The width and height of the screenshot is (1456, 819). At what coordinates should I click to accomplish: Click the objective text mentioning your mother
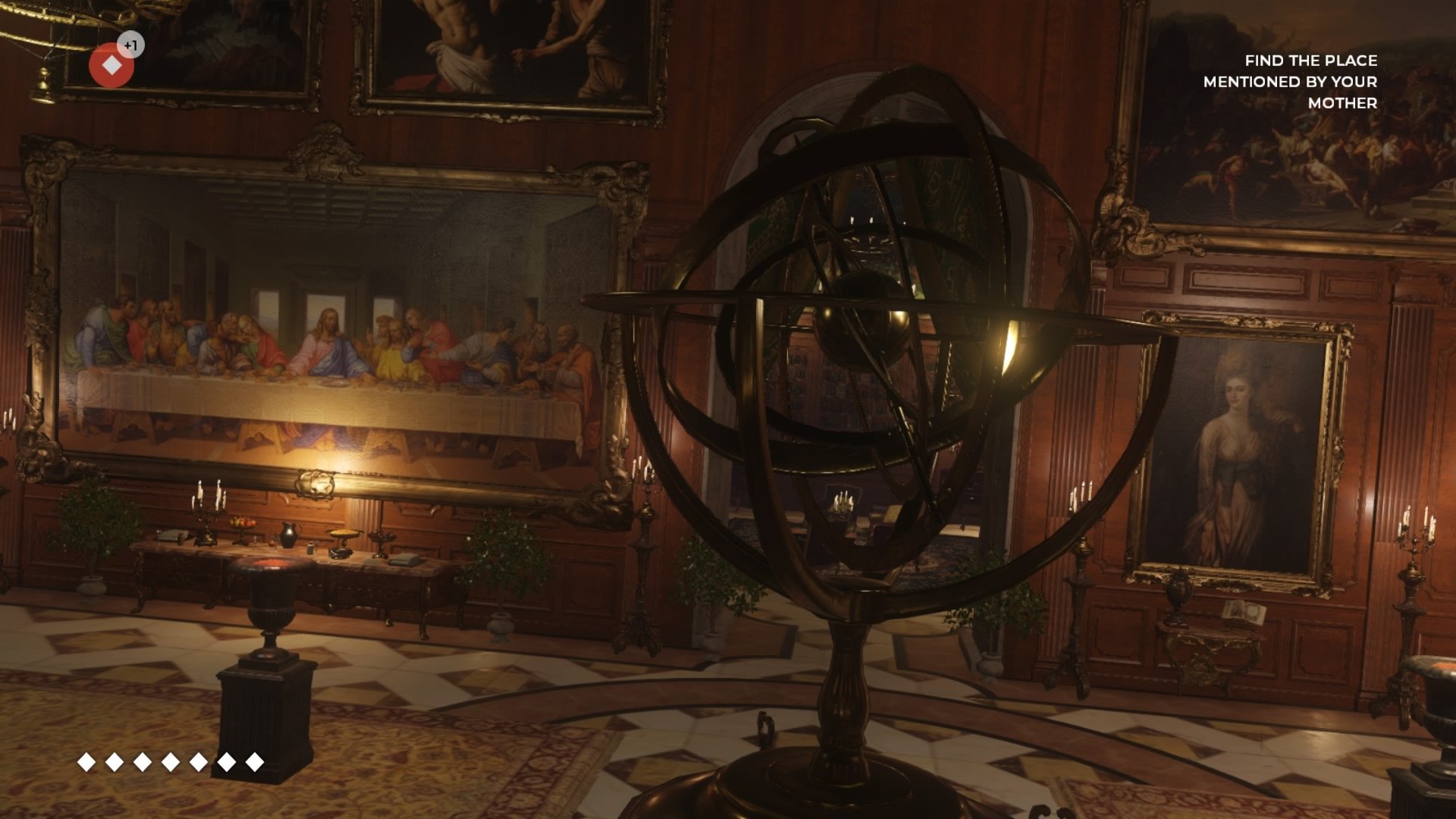(1288, 84)
